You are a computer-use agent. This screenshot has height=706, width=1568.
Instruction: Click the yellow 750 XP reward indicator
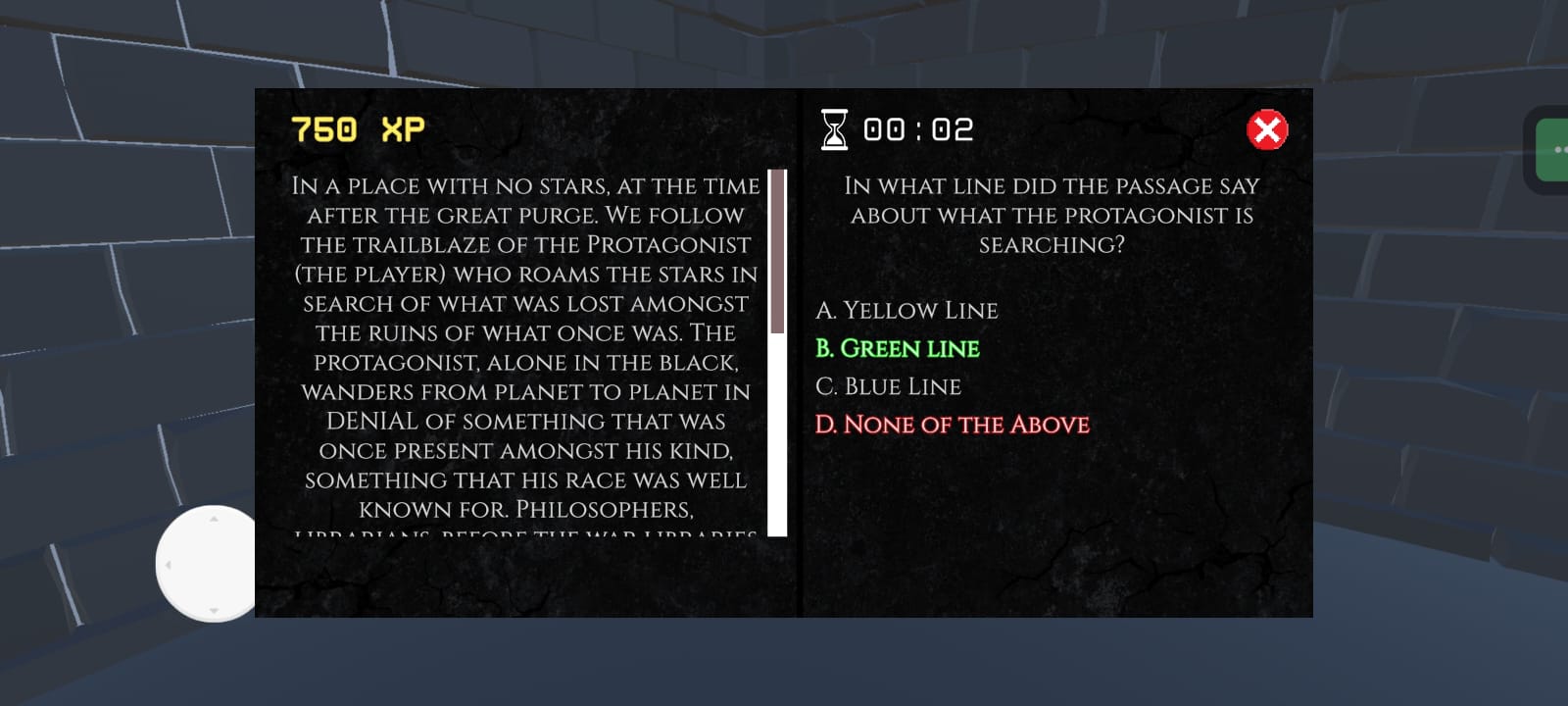[x=356, y=127]
